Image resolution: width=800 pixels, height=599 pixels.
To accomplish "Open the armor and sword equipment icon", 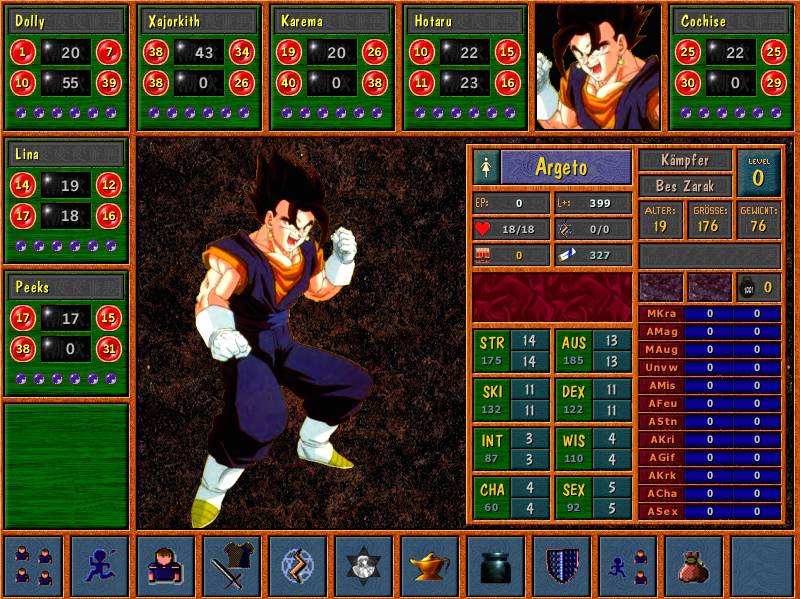I will (232, 566).
